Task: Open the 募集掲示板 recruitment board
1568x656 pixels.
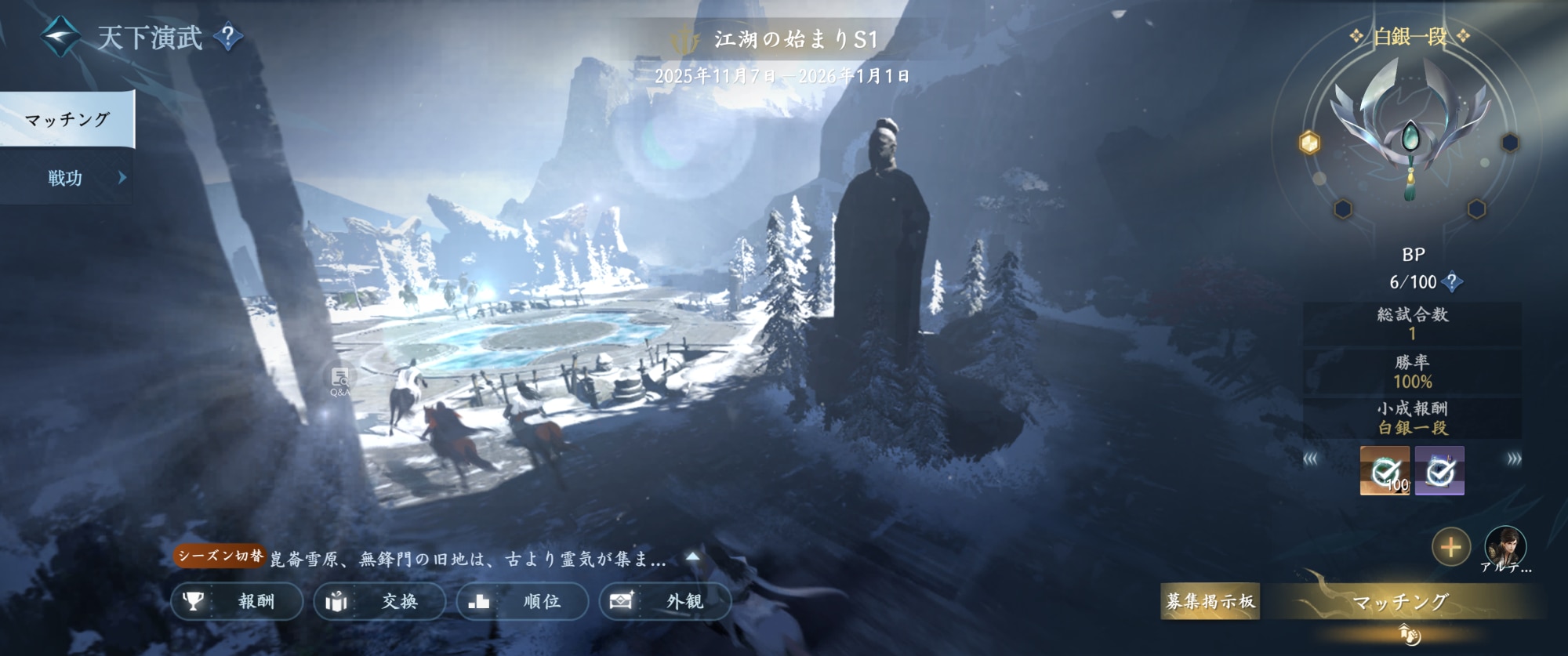Action: [x=1210, y=601]
